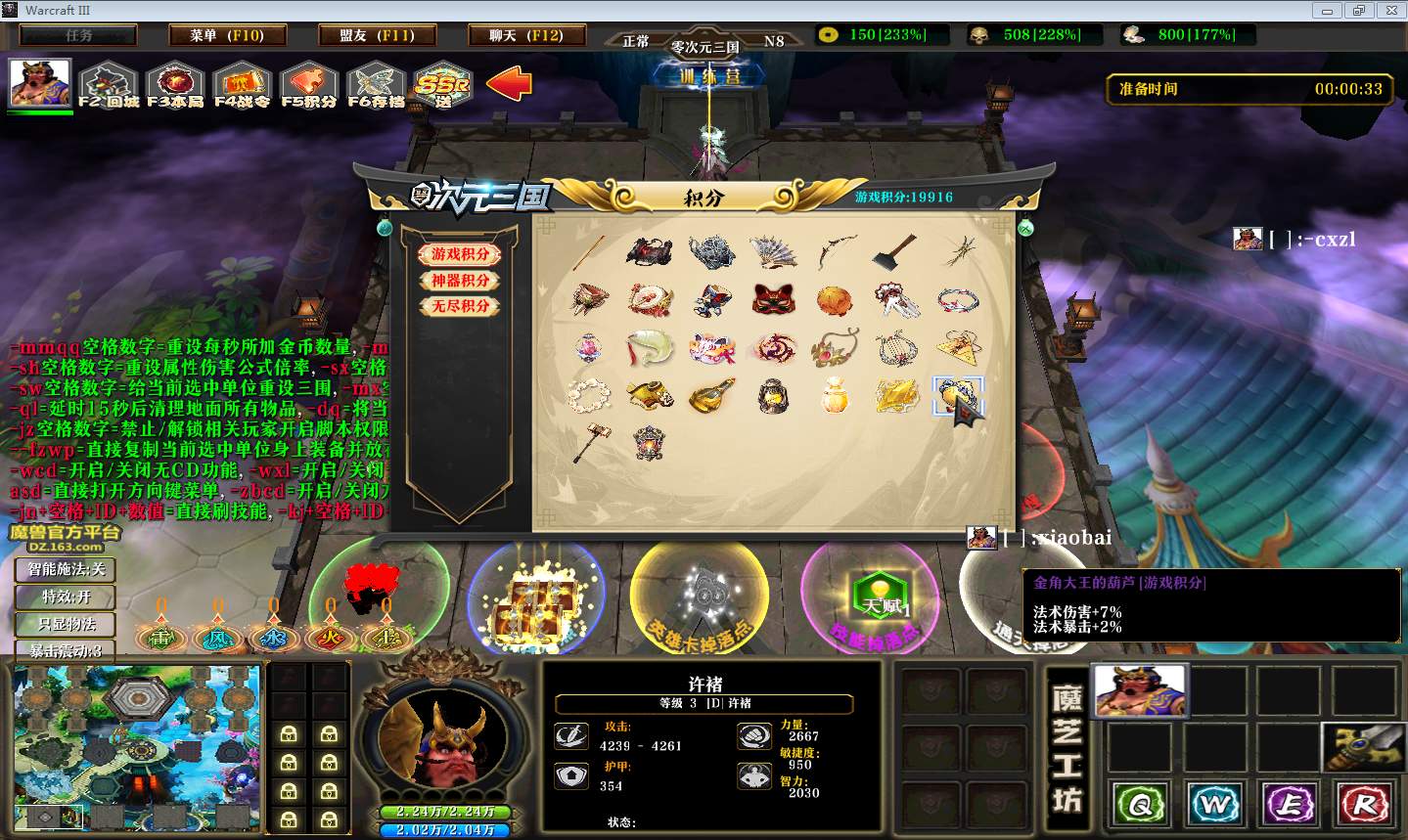The width and height of the screenshot is (1408, 840).
Task: Toggle the 智能施法 smart-cast setting
Action: click(66, 569)
